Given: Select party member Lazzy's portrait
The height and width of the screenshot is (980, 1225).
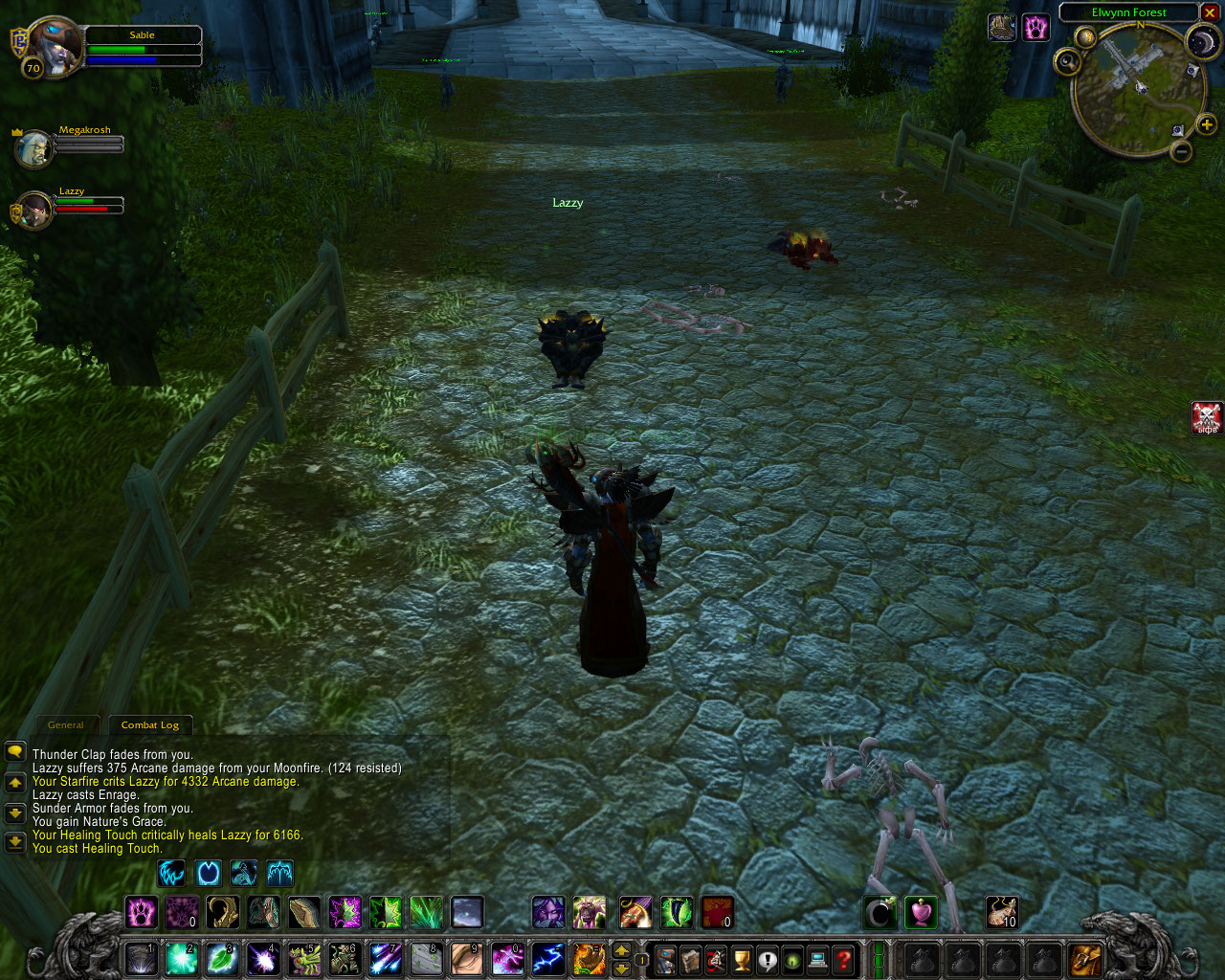Looking at the screenshot, I should [34, 211].
